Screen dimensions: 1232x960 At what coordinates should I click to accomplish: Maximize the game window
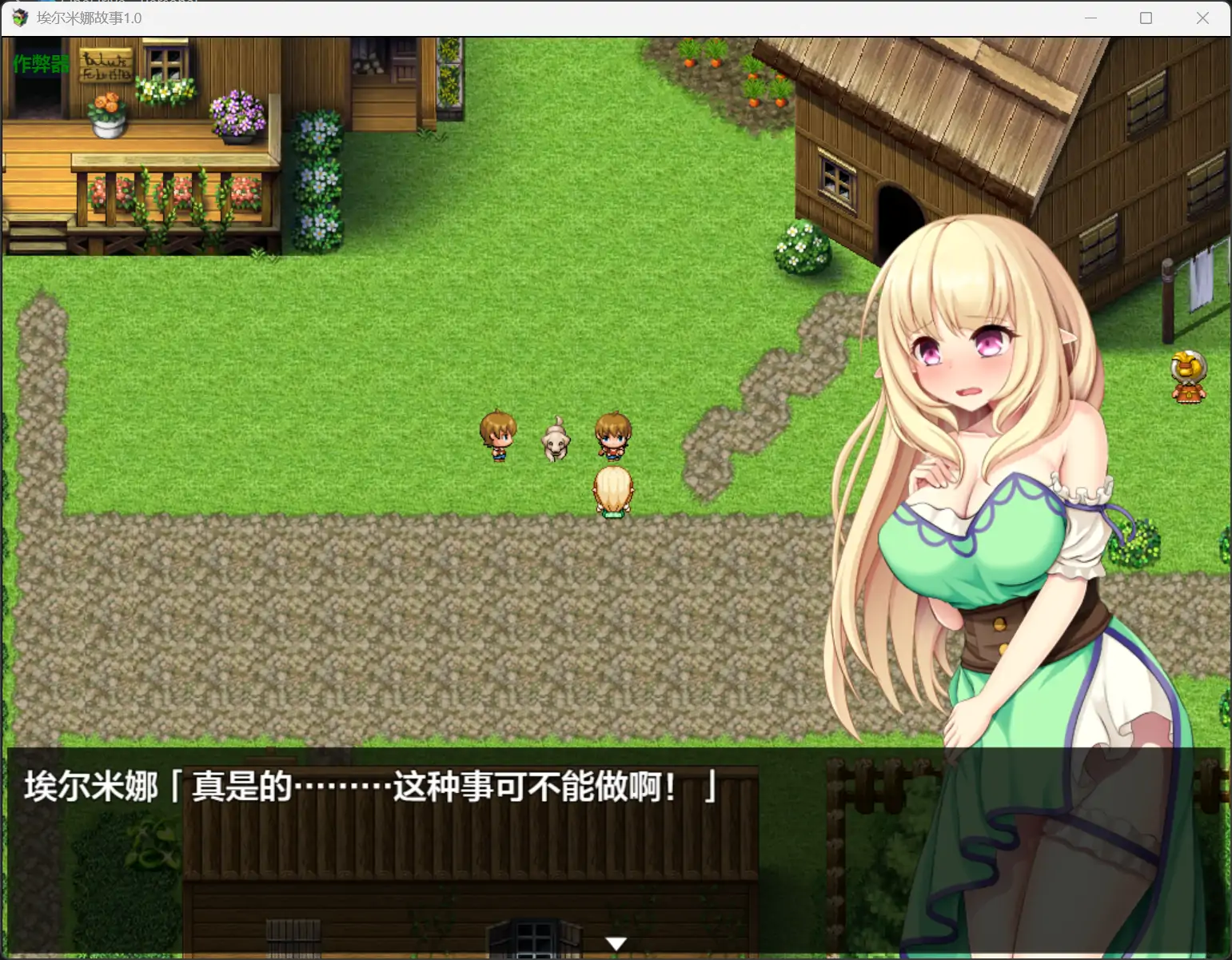click(1145, 18)
